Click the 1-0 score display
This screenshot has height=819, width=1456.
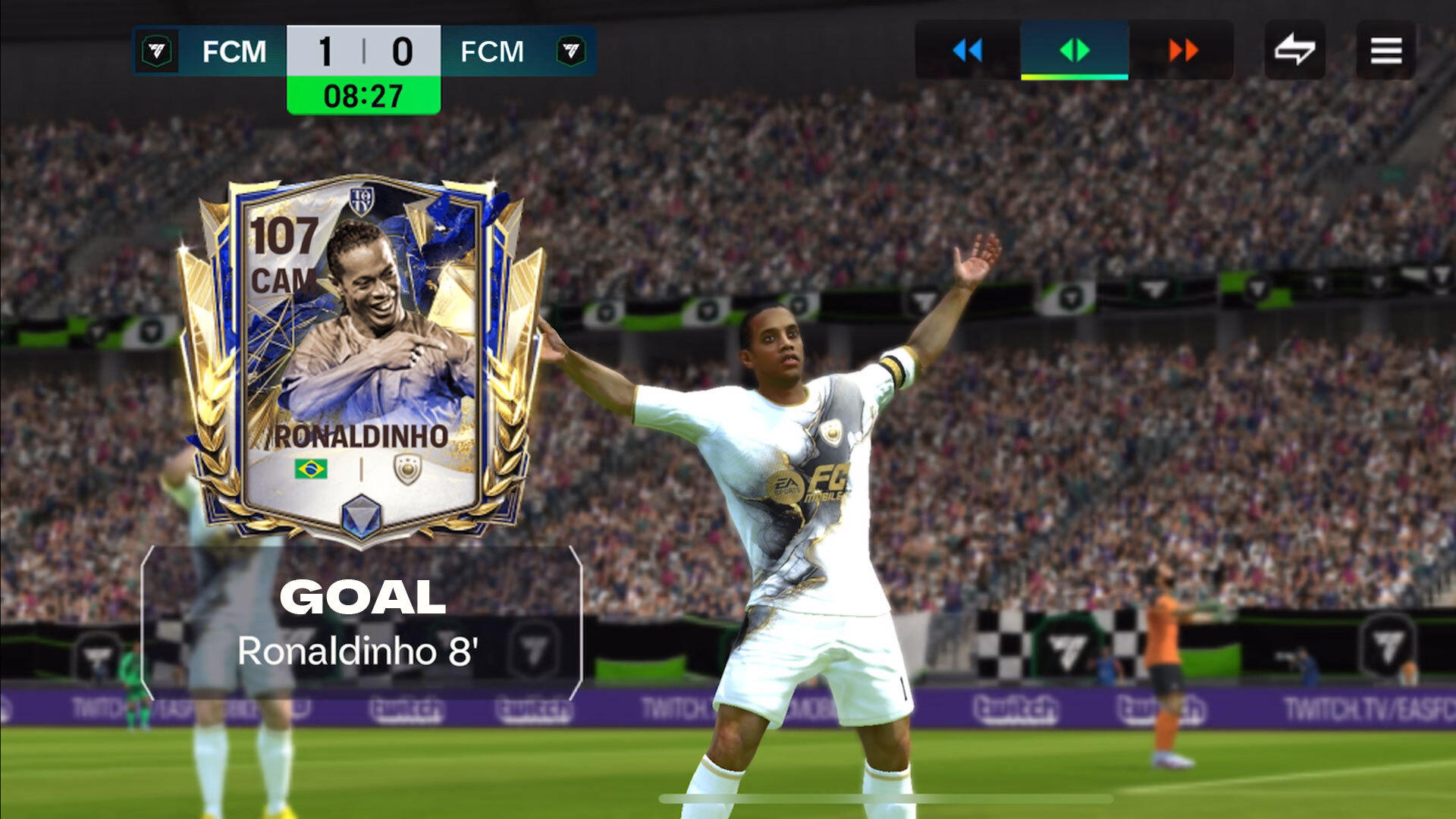pyautogui.click(x=362, y=52)
